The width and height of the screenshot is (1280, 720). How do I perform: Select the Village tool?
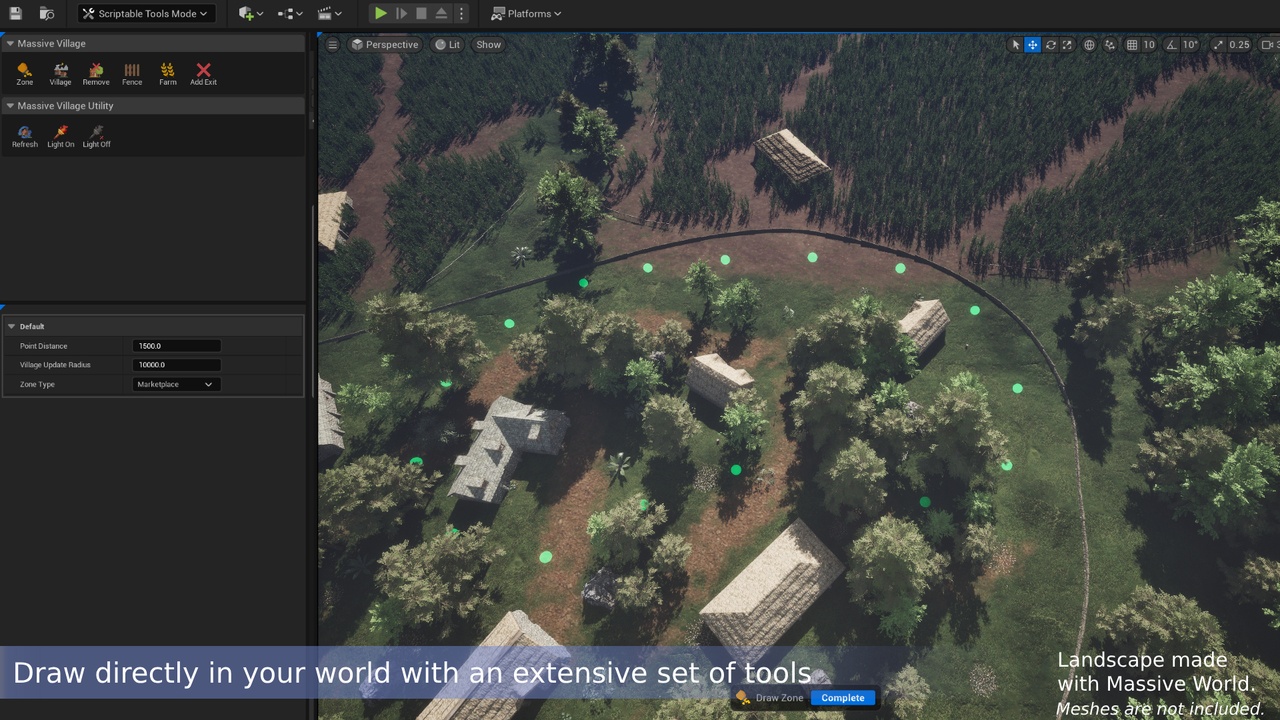click(60, 72)
